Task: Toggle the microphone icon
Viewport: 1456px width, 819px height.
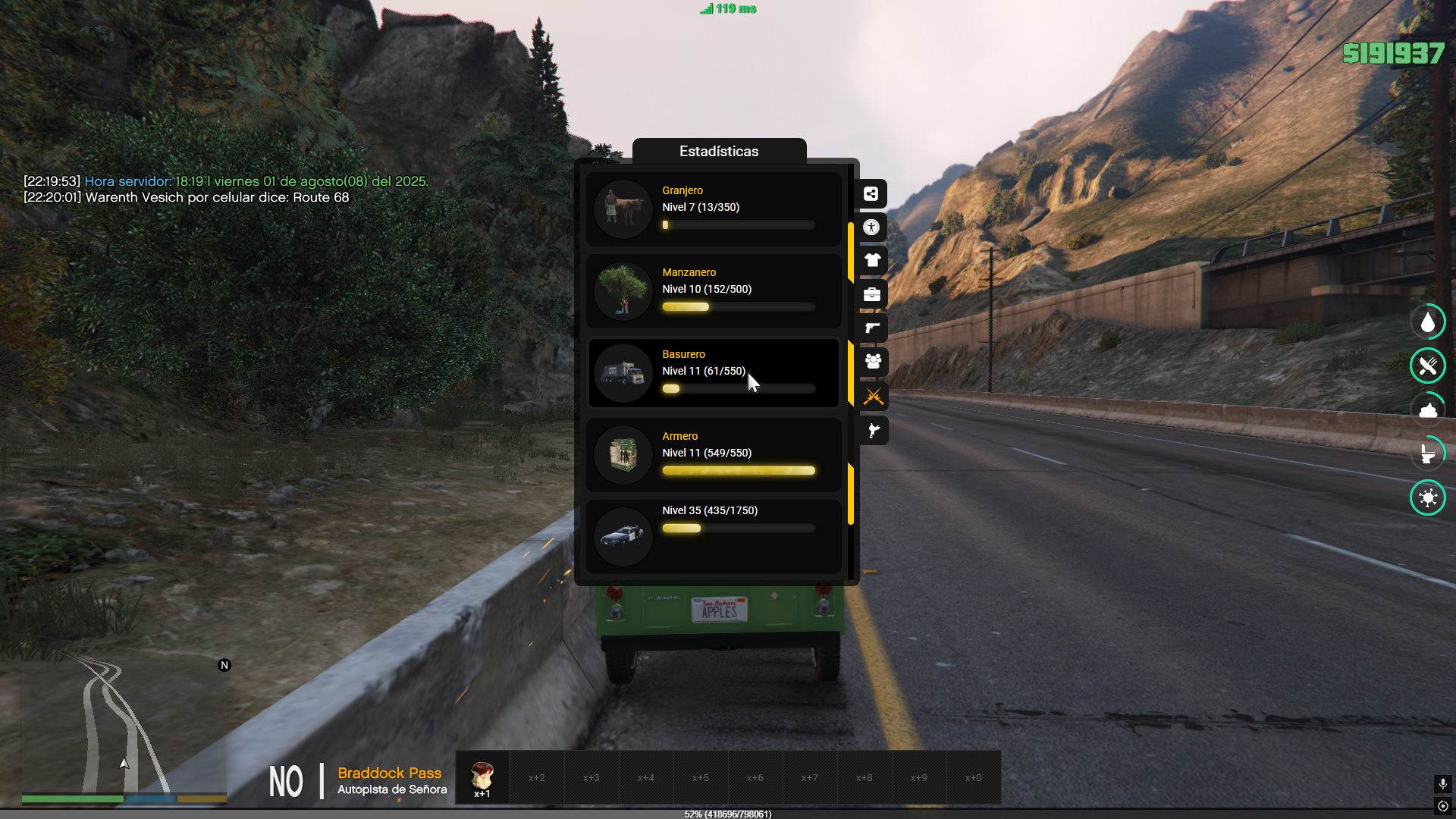Action: click(x=1443, y=783)
